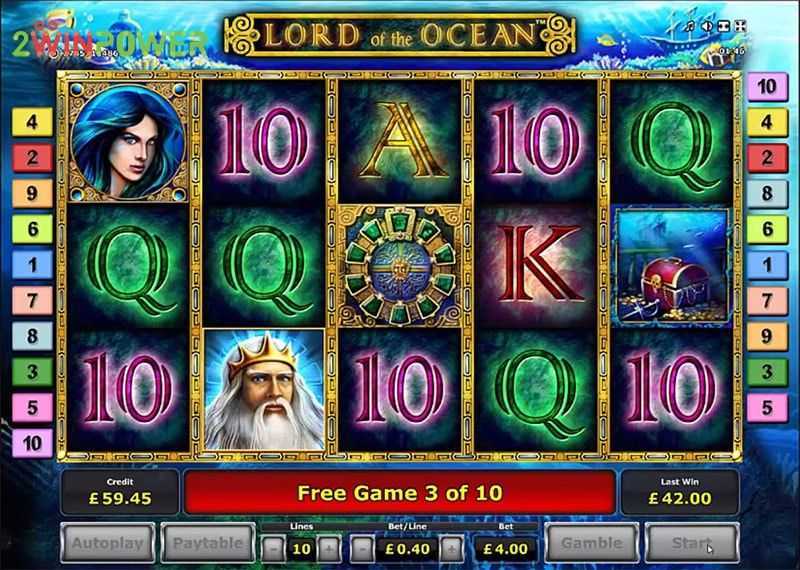
Task: Toggle the music note icon
Action: click(691, 25)
